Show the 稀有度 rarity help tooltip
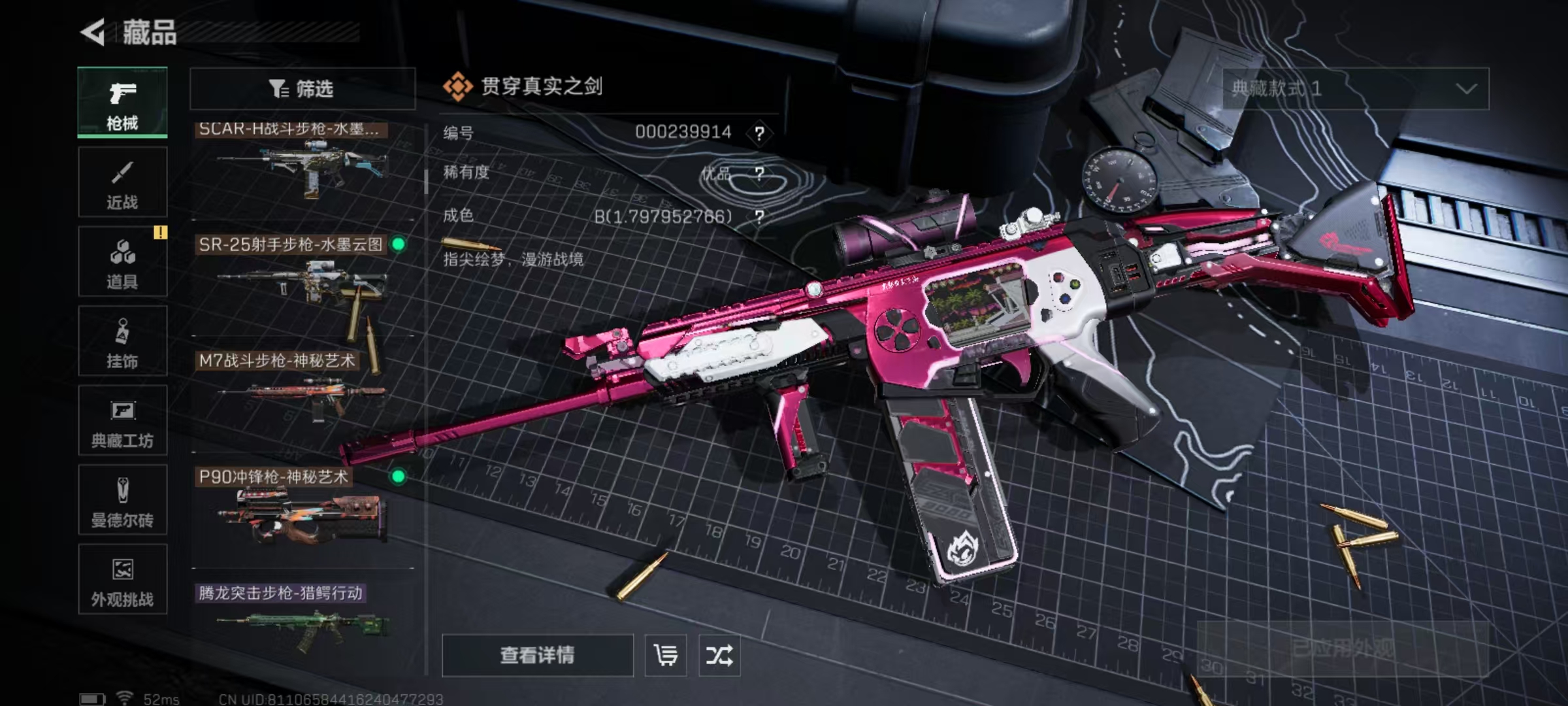1568x706 pixels. click(759, 174)
